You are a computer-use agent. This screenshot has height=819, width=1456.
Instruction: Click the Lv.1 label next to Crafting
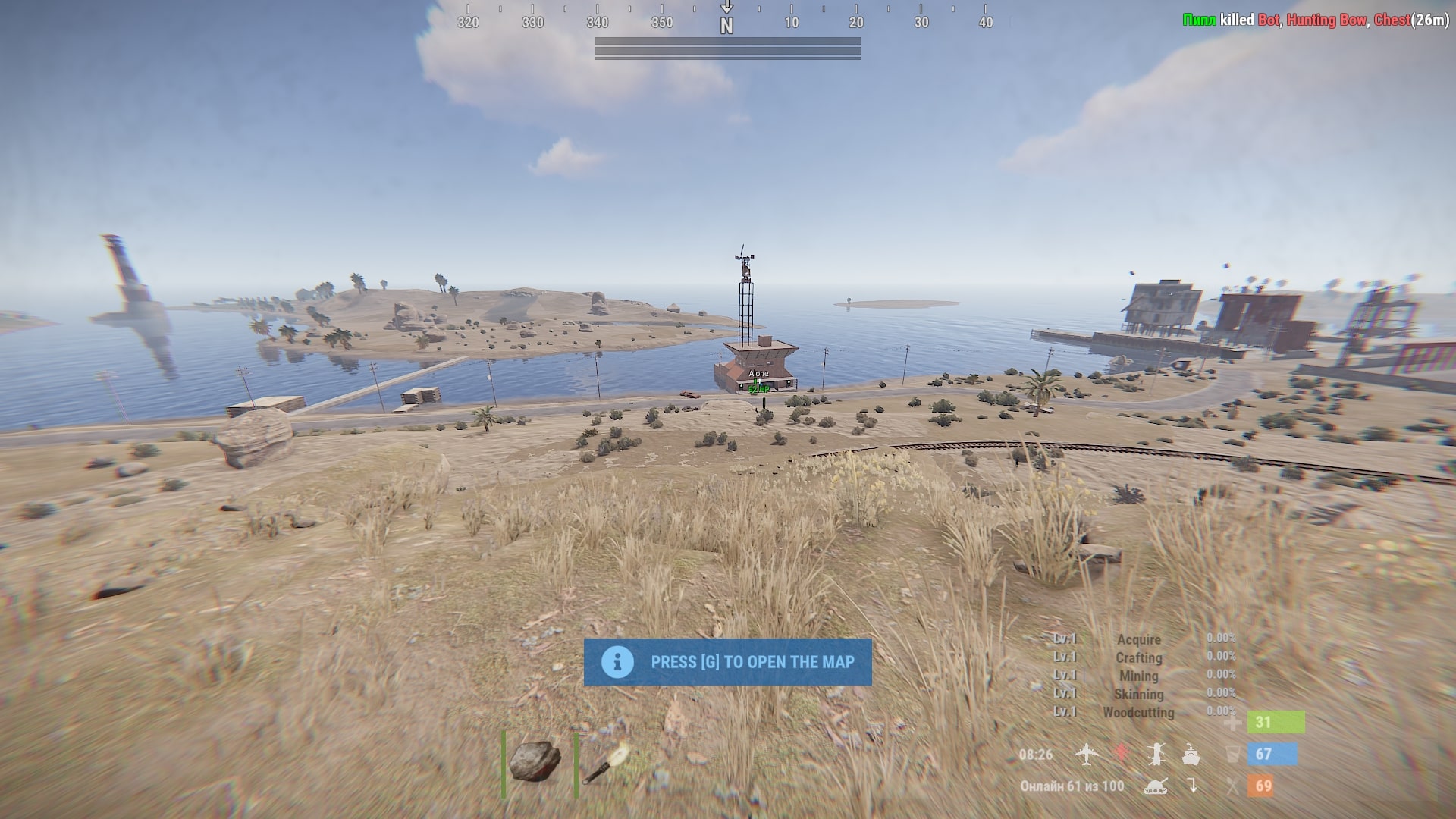(1067, 657)
